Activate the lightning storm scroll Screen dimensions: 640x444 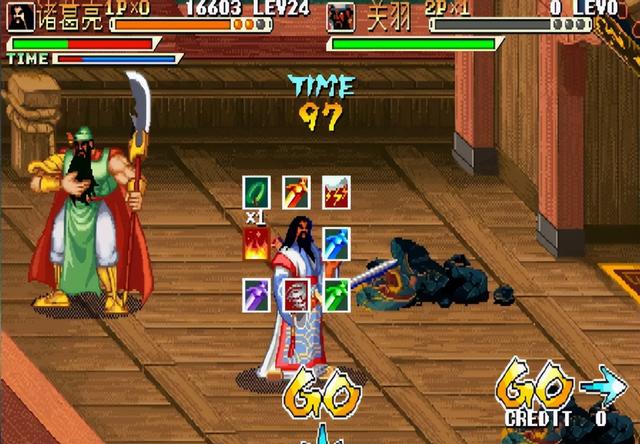tap(335, 191)
